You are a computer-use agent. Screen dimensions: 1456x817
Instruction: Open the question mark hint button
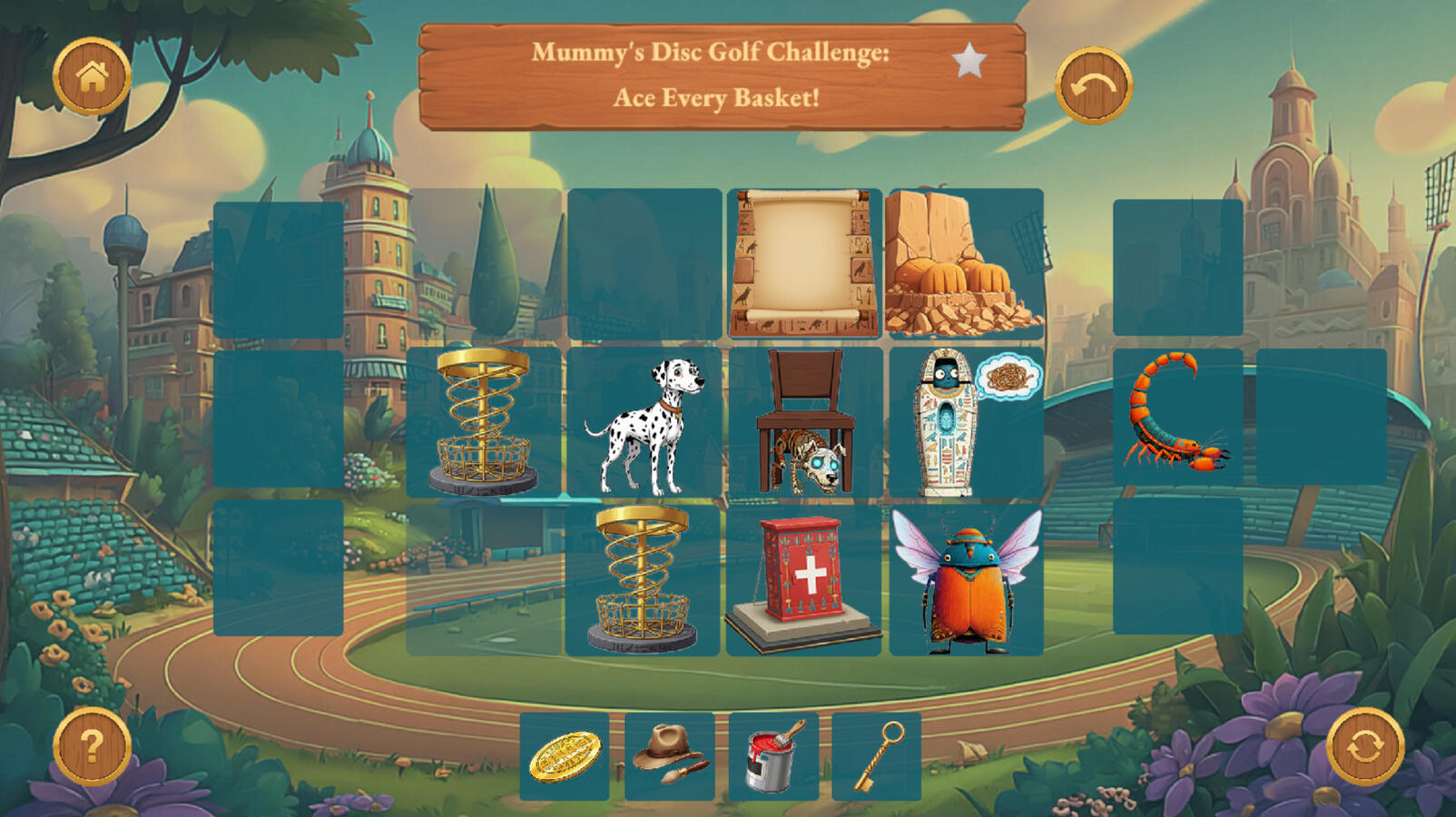pyautogui.click(x=92, y=746)
